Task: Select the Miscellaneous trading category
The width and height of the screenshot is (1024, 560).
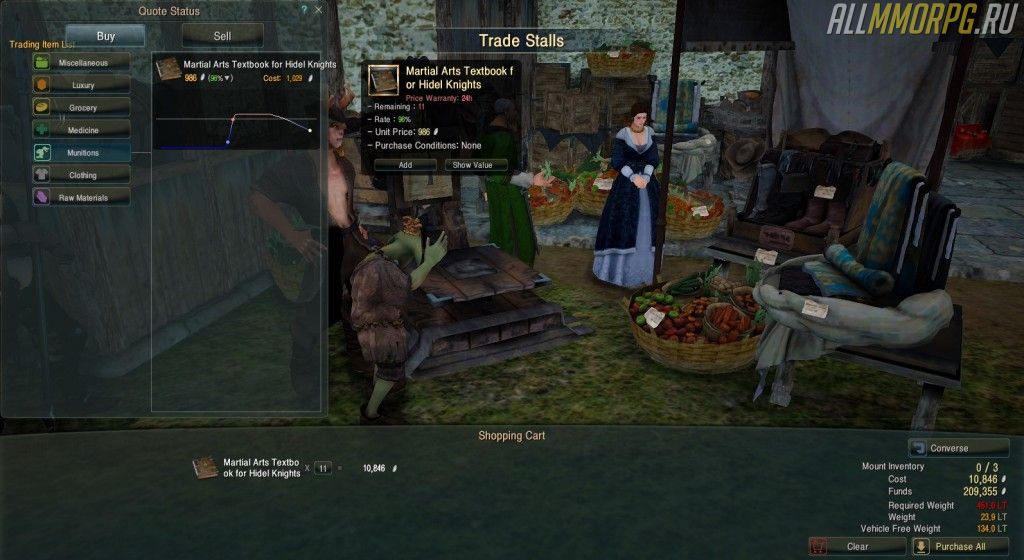Action: pos(81,62)
